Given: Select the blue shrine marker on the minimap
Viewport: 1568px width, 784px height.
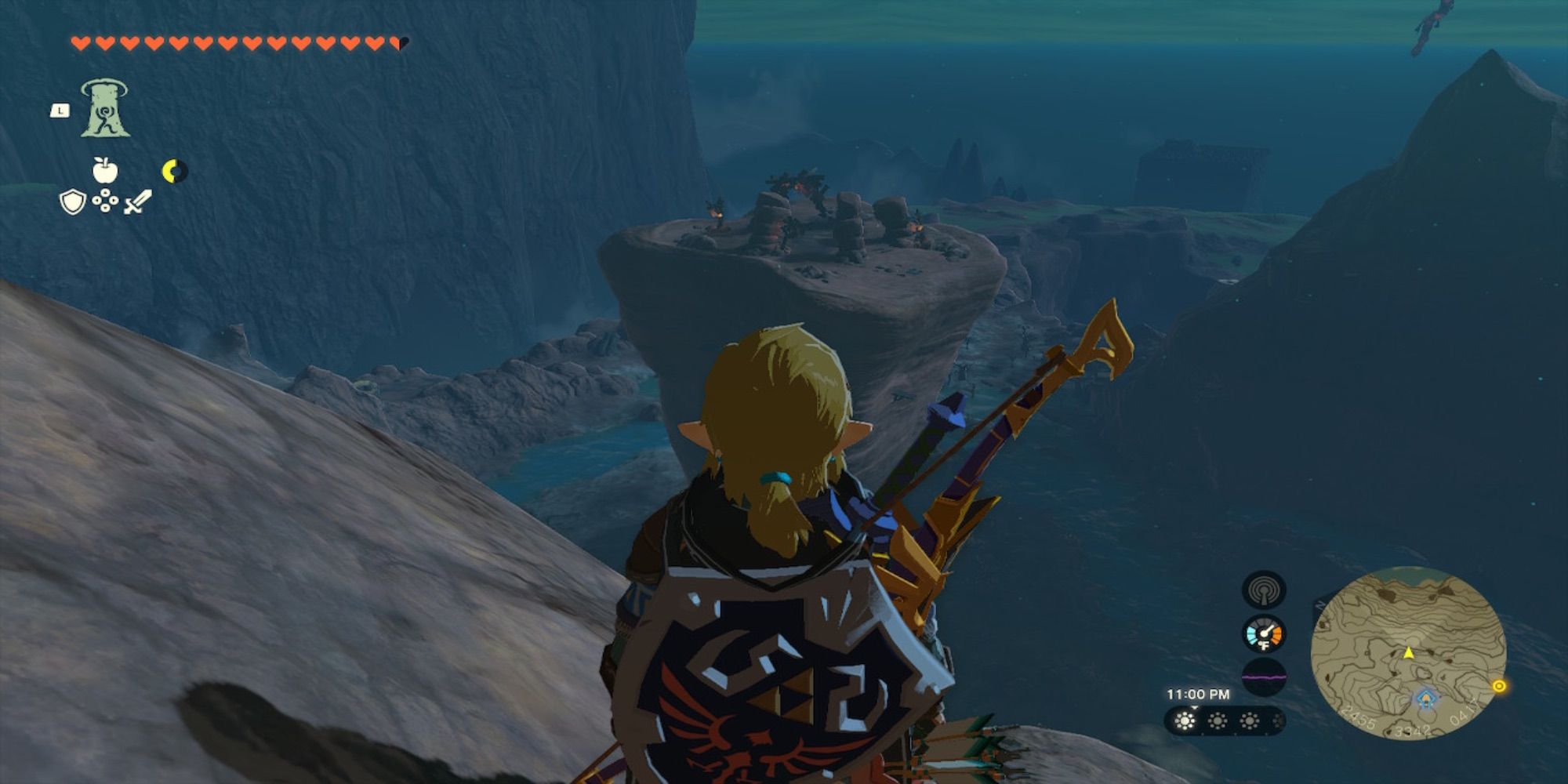Looking at the screenshot, I should pyautogui.click(x=1426, y=699).
